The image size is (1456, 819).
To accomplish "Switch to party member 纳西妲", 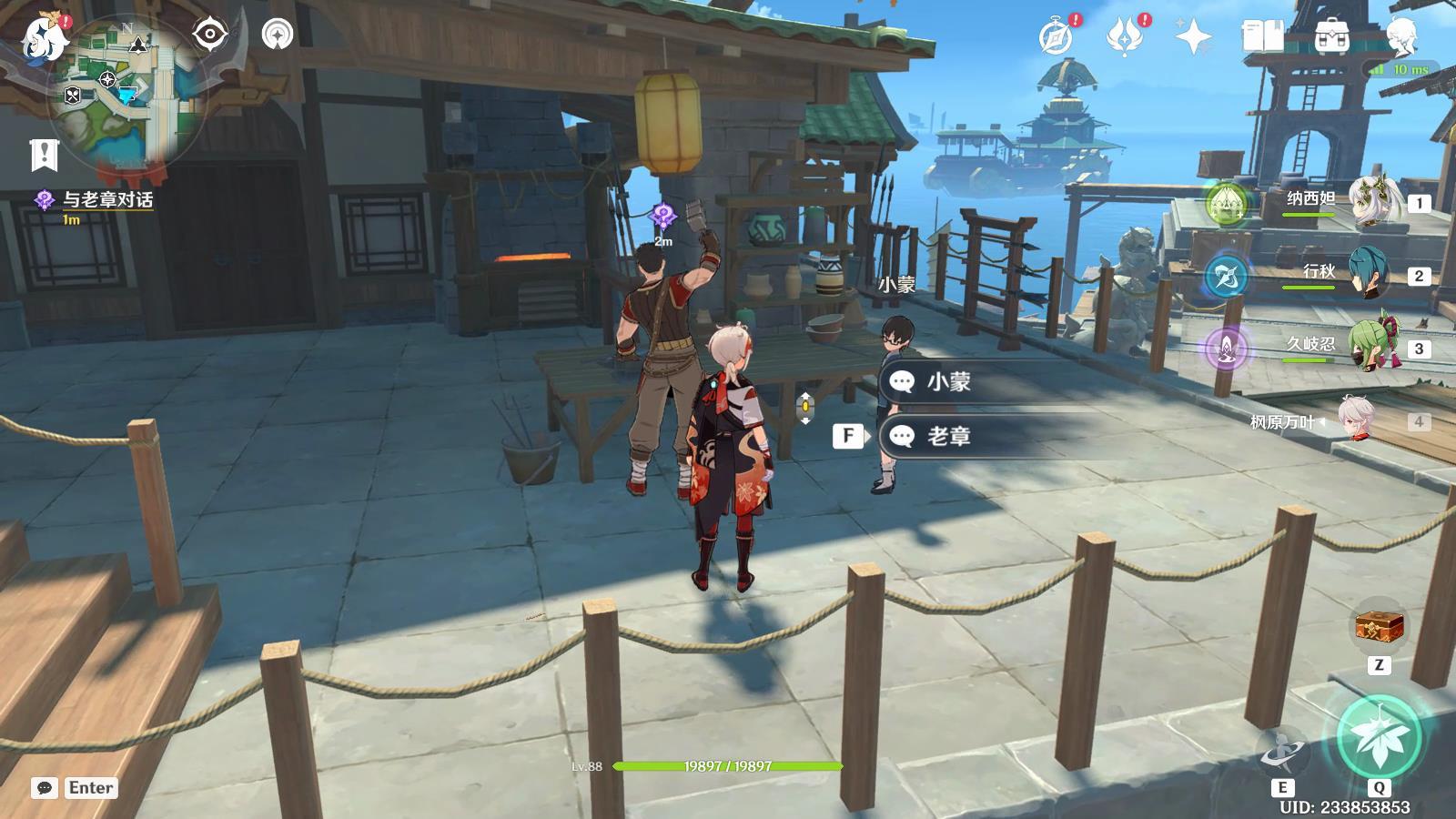I will tap(1370, 202).
